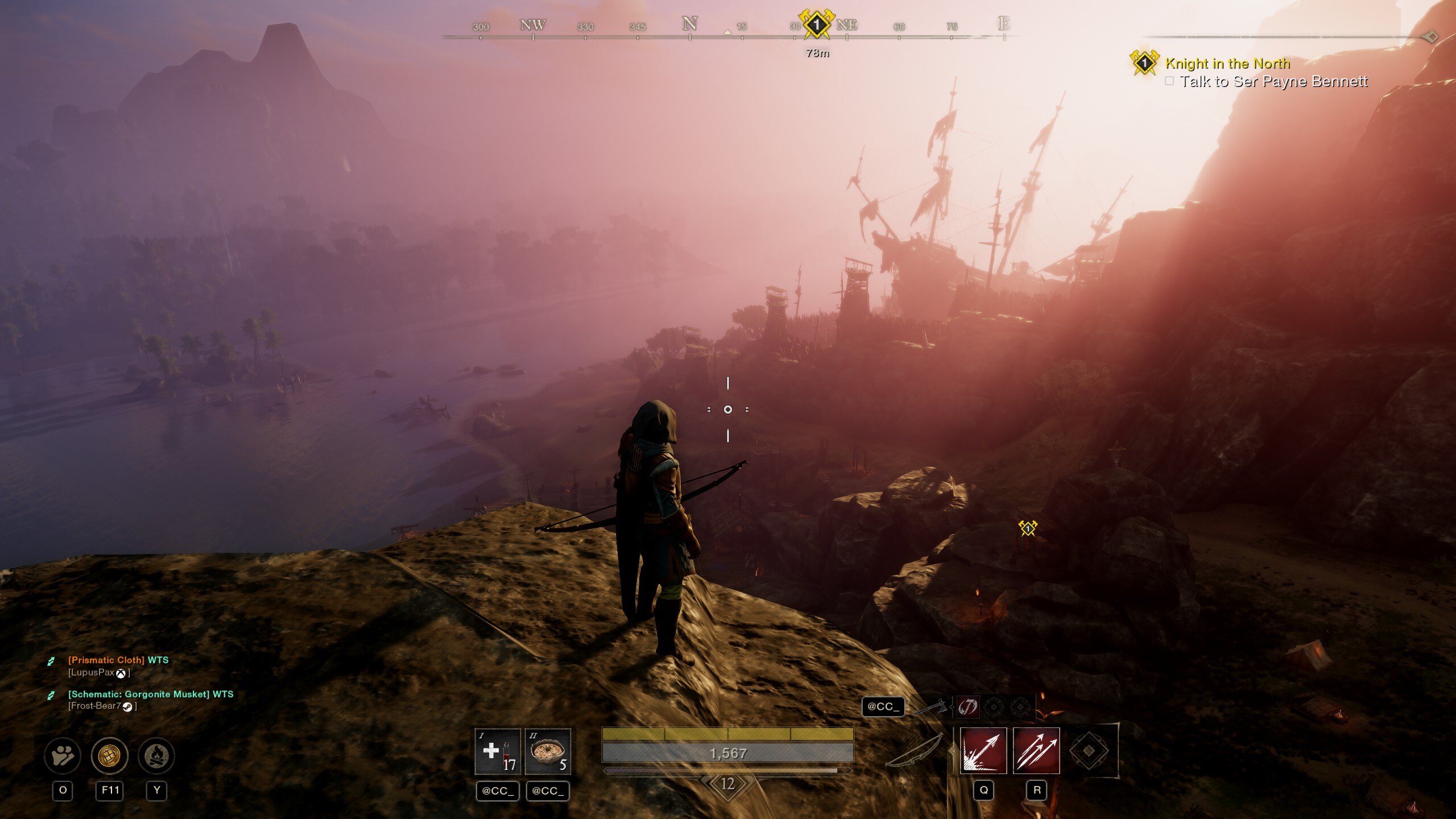Click the quest marker on the compass

tap(816, 24)
